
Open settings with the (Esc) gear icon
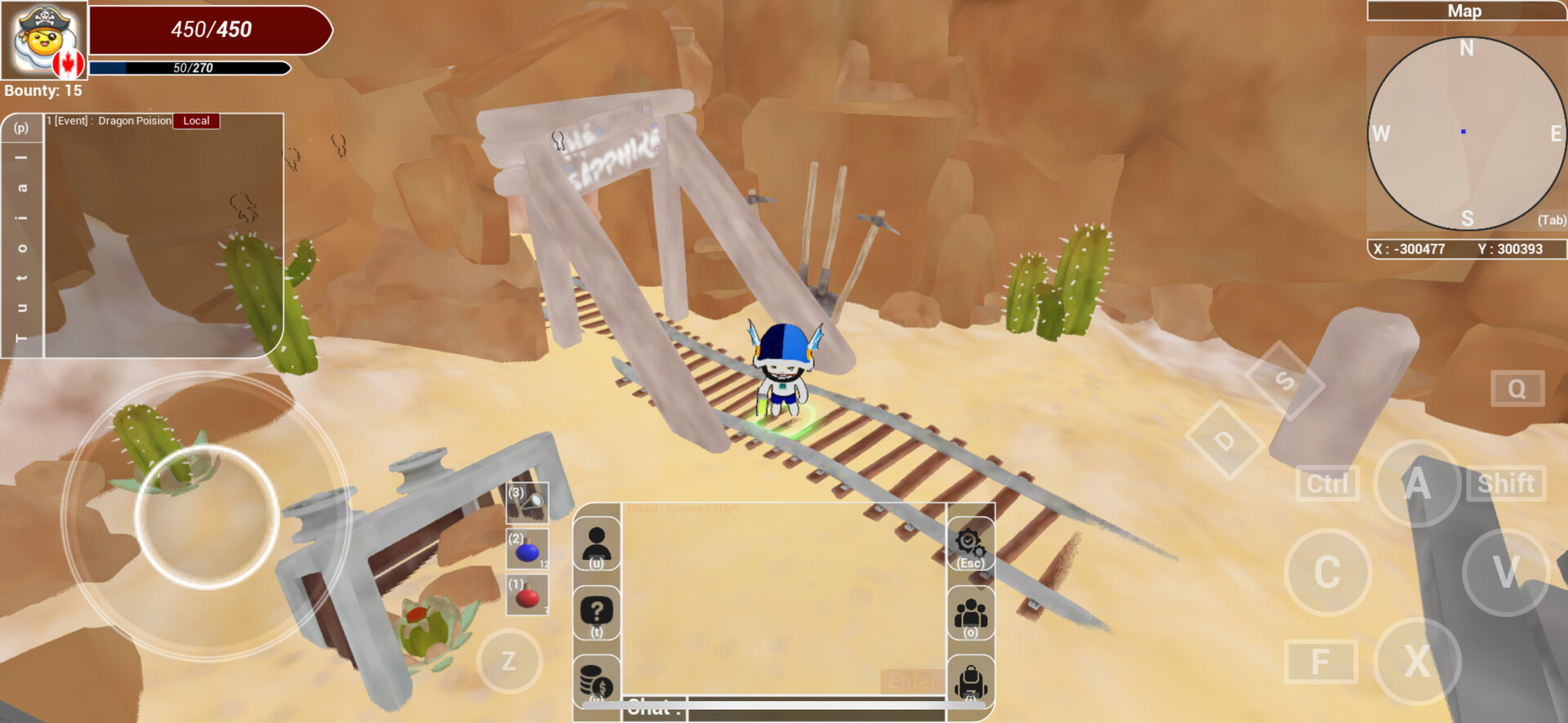(969, 543)
